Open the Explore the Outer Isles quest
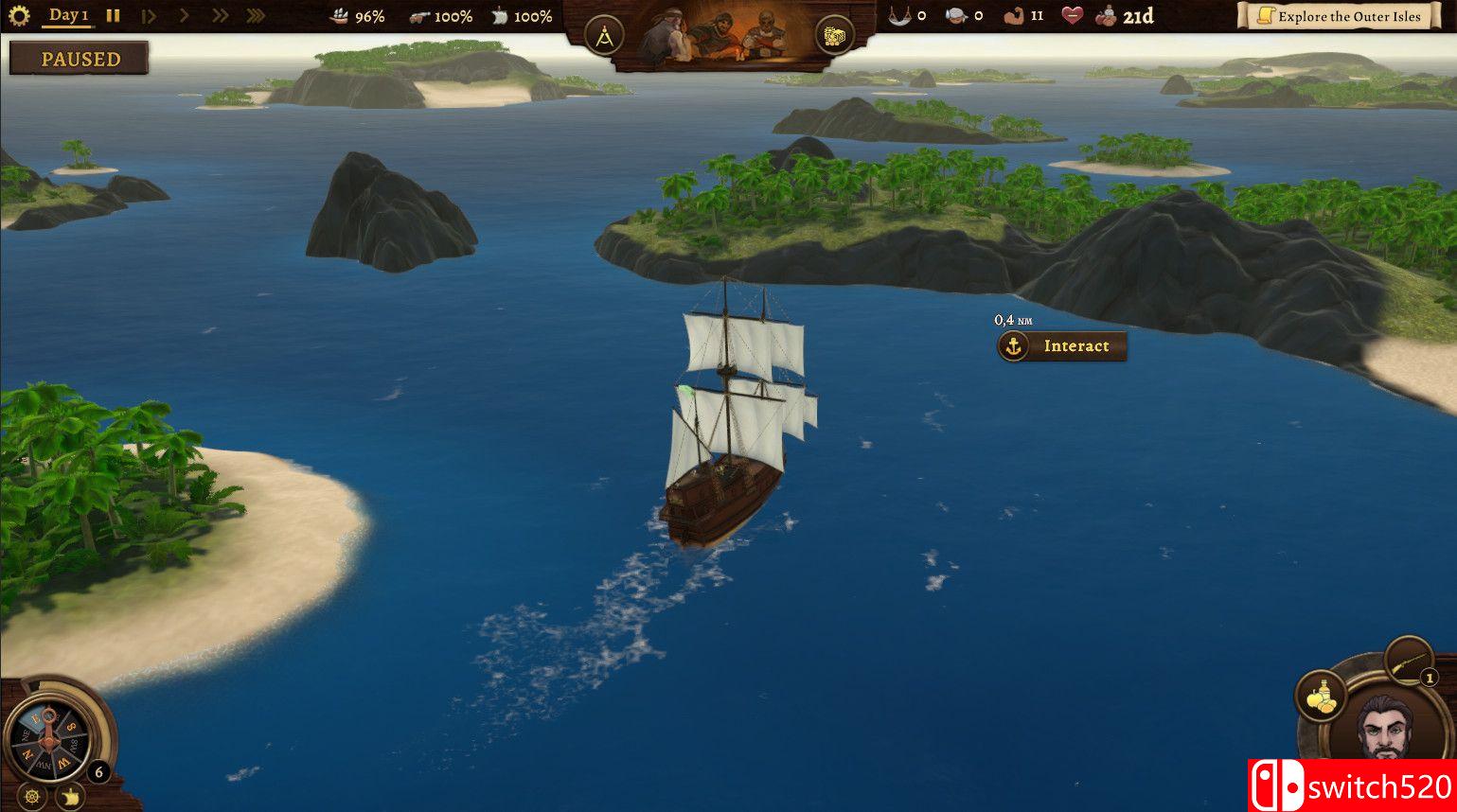This screenshot has height=812, width=1457. [1339, 16]
